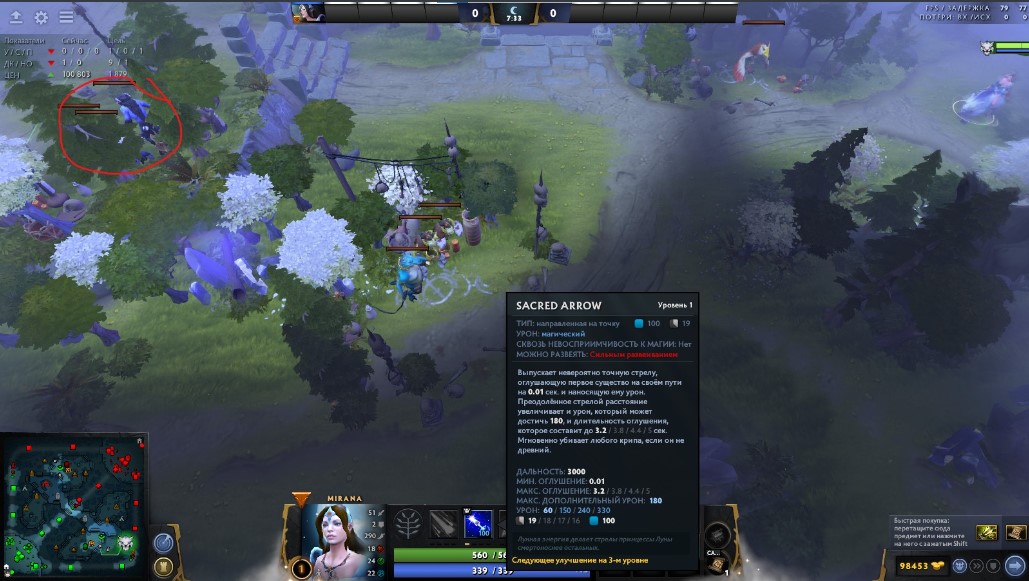The height and width of the screenshot is (581, 1029).
Task: Use the glyph of fortification button
Action: pos(164,566)
